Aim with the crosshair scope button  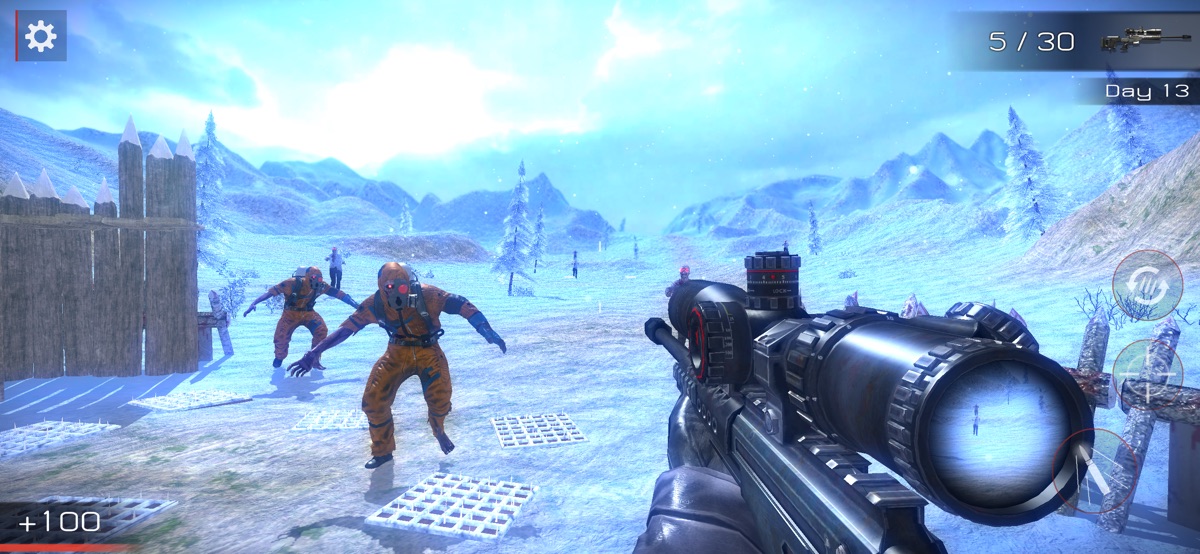click(x=1148, y=373)
